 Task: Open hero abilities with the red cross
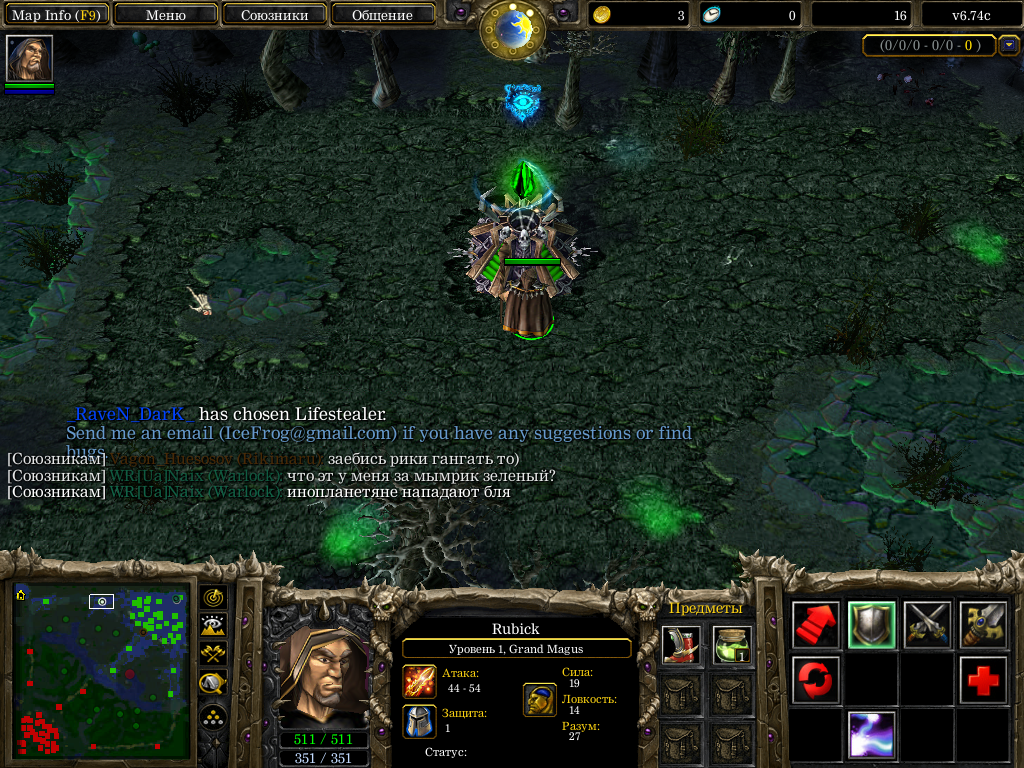982,680
